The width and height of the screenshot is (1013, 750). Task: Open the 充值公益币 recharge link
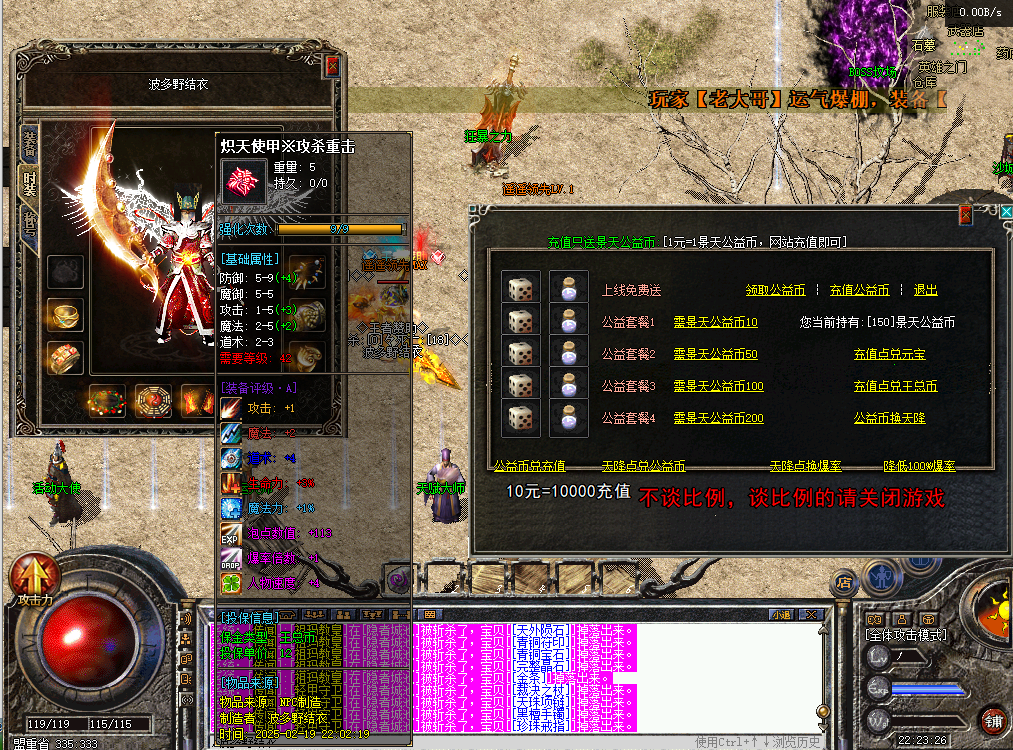coord(859,290)
